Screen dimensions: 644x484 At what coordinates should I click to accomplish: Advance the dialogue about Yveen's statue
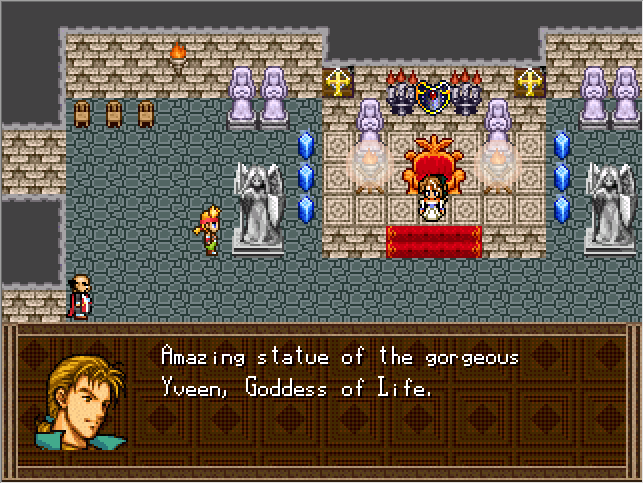(x=340, y=373)
